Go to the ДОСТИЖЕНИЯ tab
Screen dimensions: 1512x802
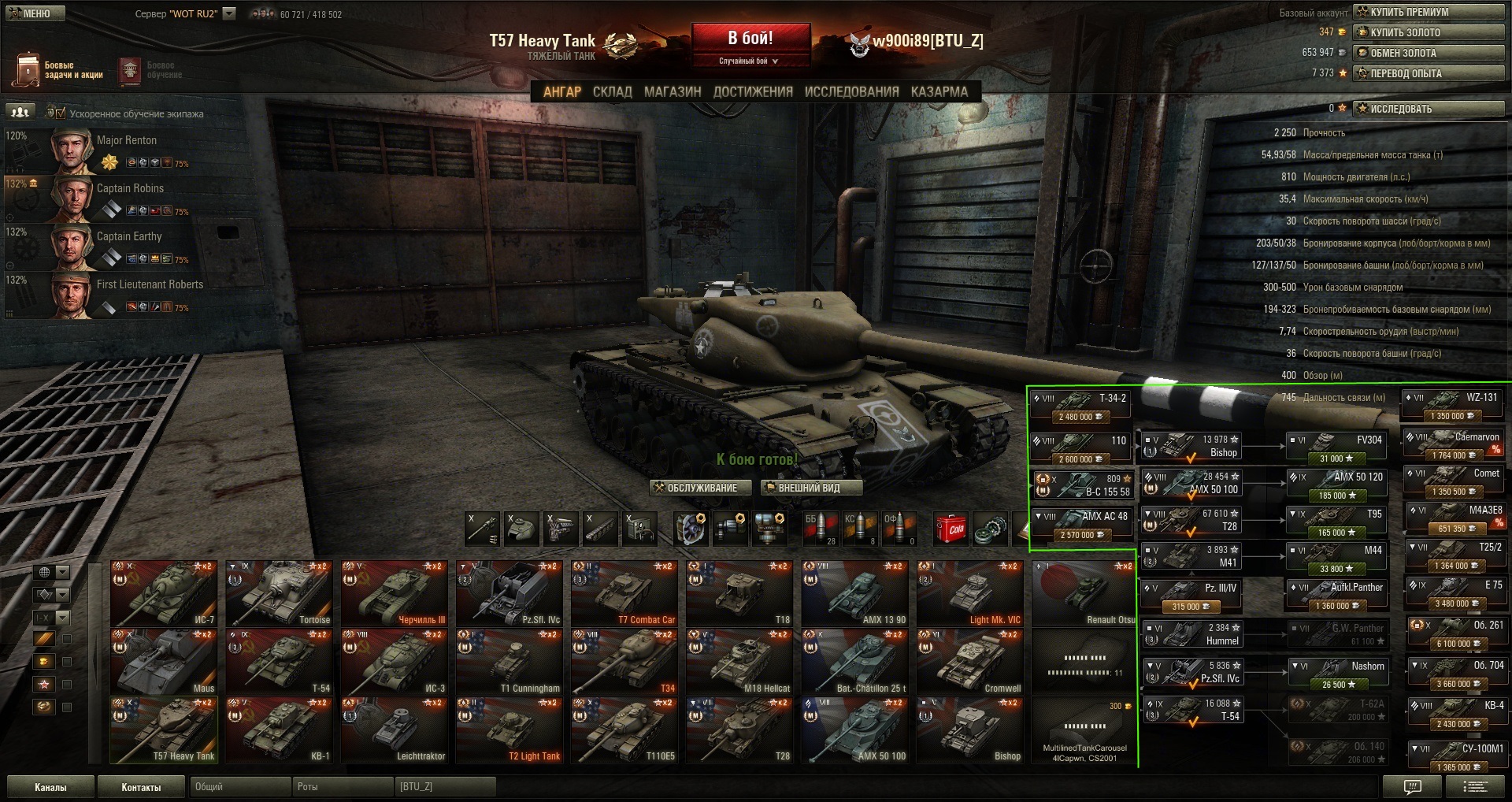[753, 92]
